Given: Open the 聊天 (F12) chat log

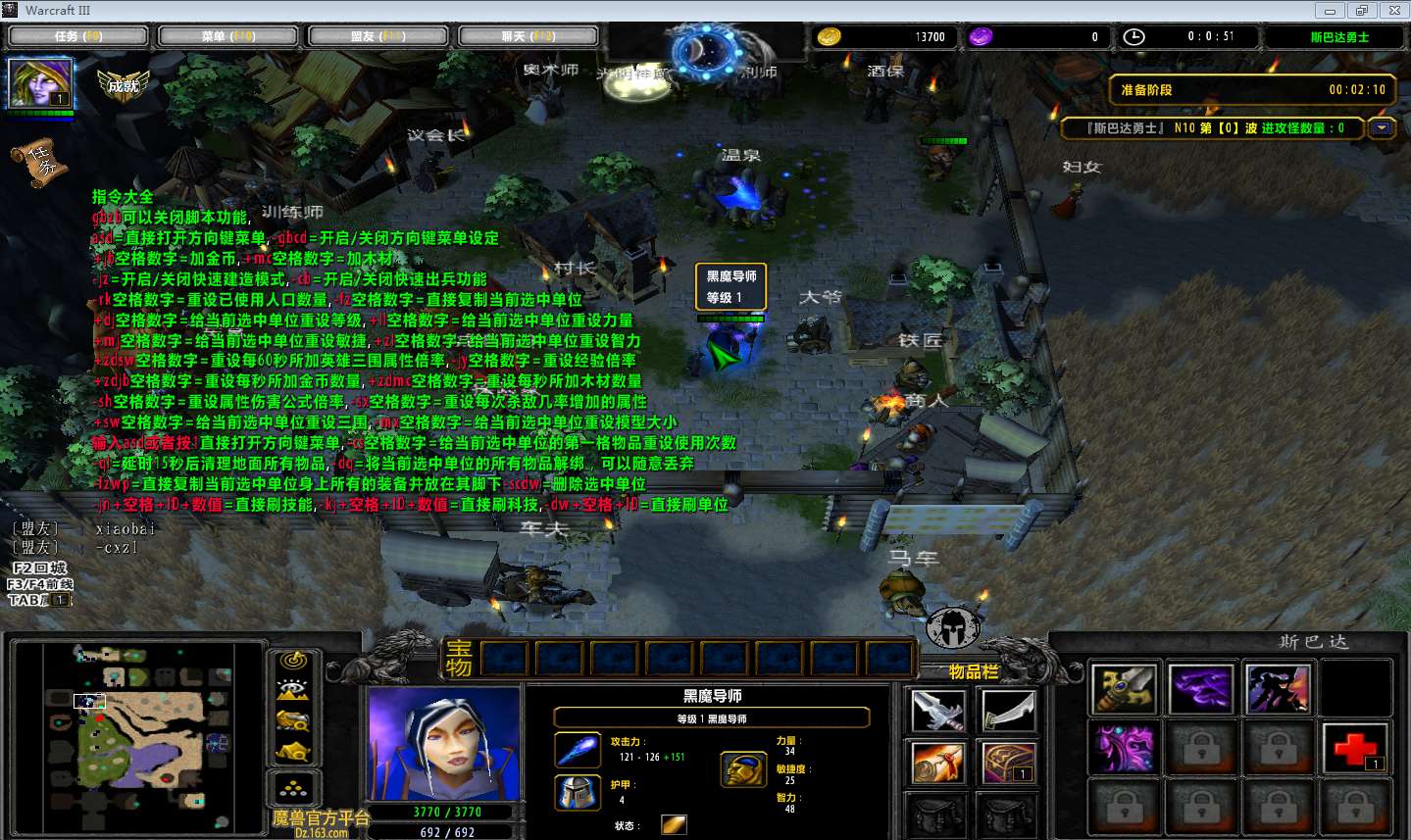Looking at the screenshot, I should point(529,36).
